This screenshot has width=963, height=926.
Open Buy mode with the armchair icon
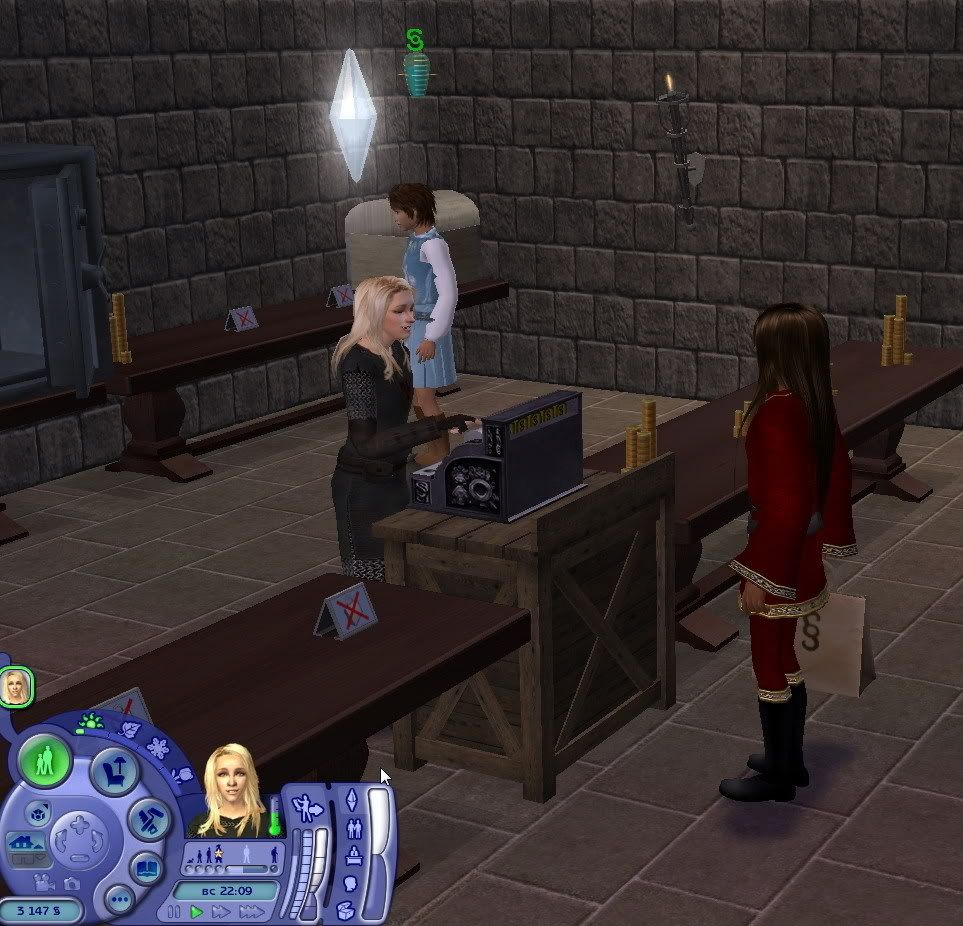tap(113, 771)
